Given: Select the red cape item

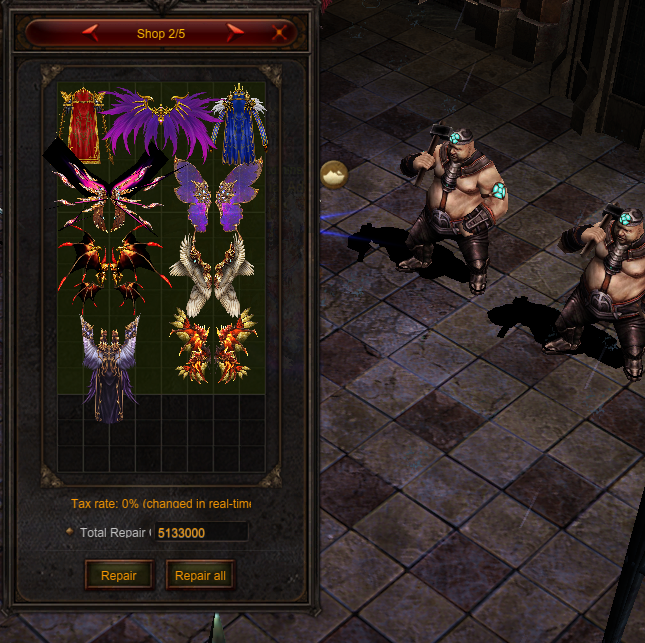Looking at the screenshot, I should coord(80,125).
